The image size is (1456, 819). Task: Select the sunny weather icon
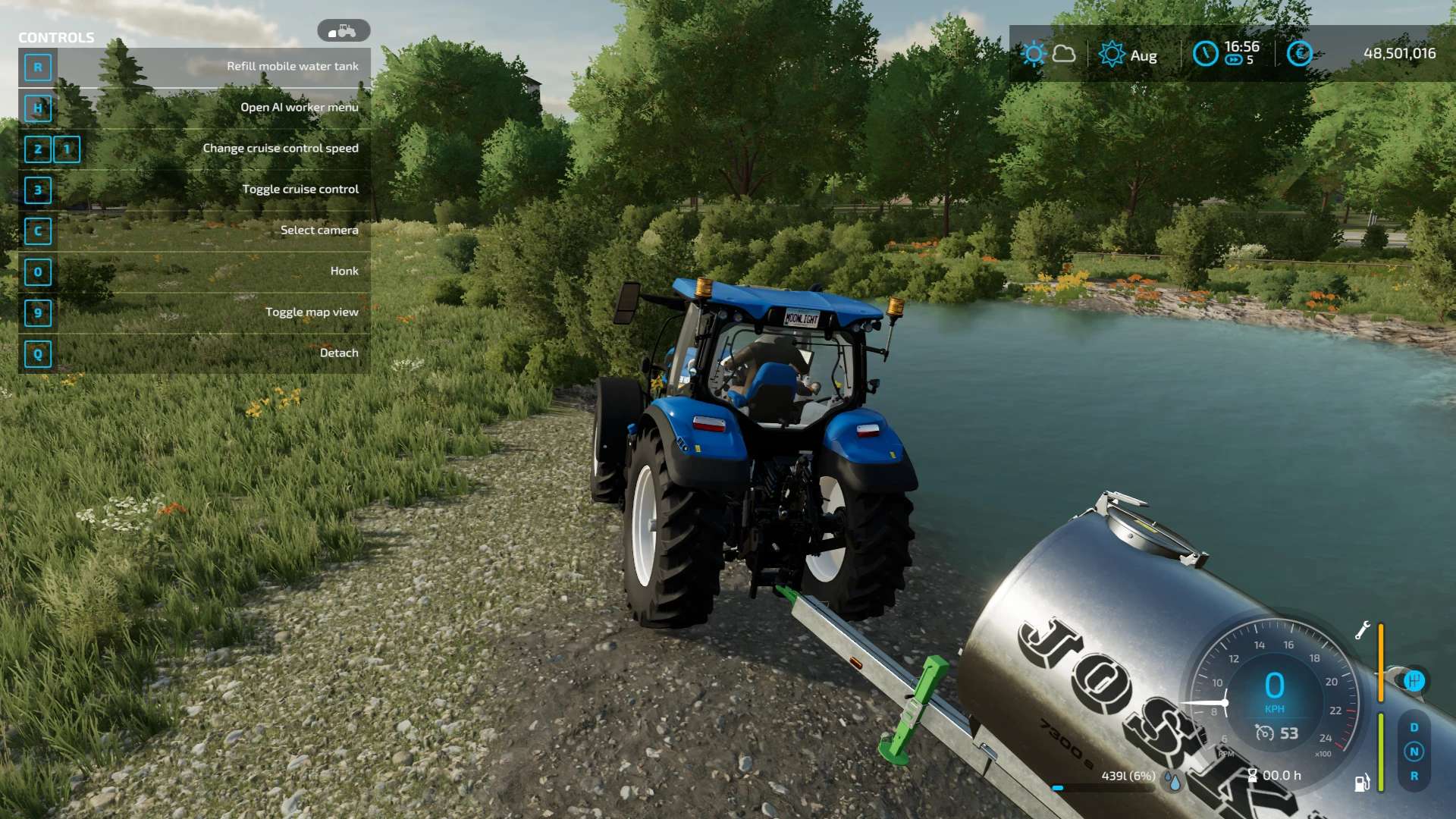[1034, 54]
